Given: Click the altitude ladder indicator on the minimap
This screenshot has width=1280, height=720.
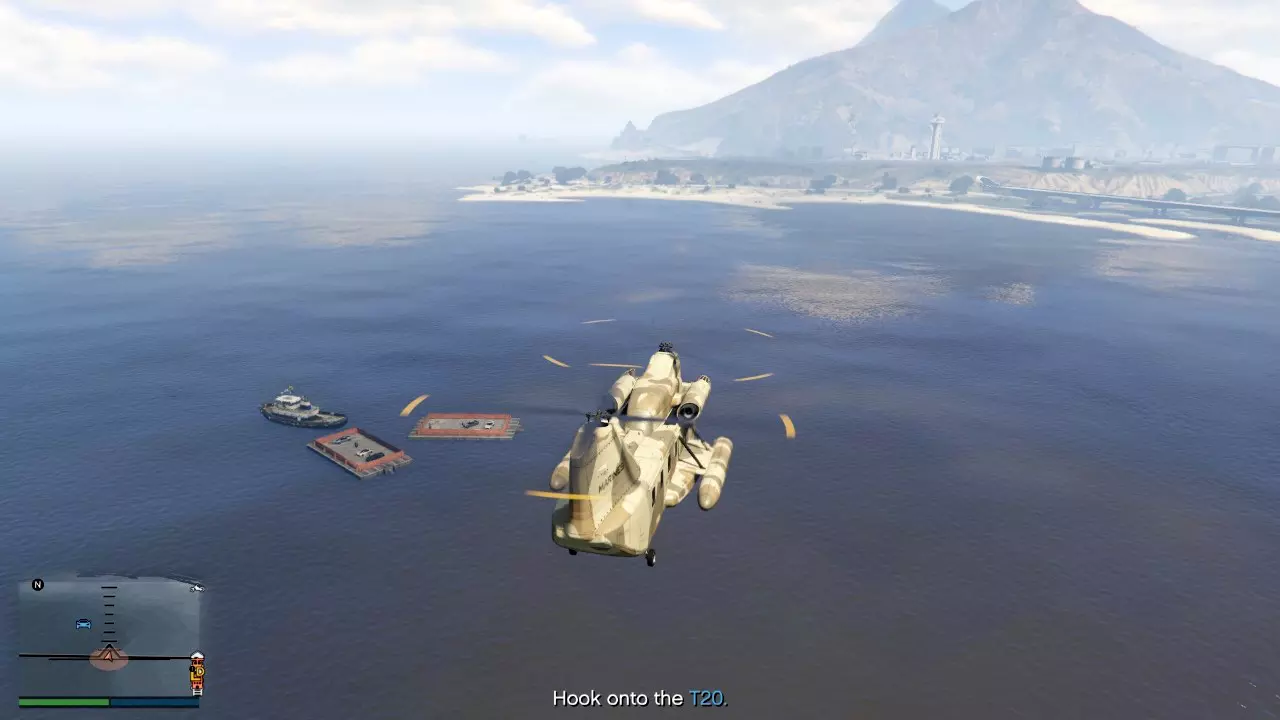Looking at the screenshot, I should [x=108, y=615].
